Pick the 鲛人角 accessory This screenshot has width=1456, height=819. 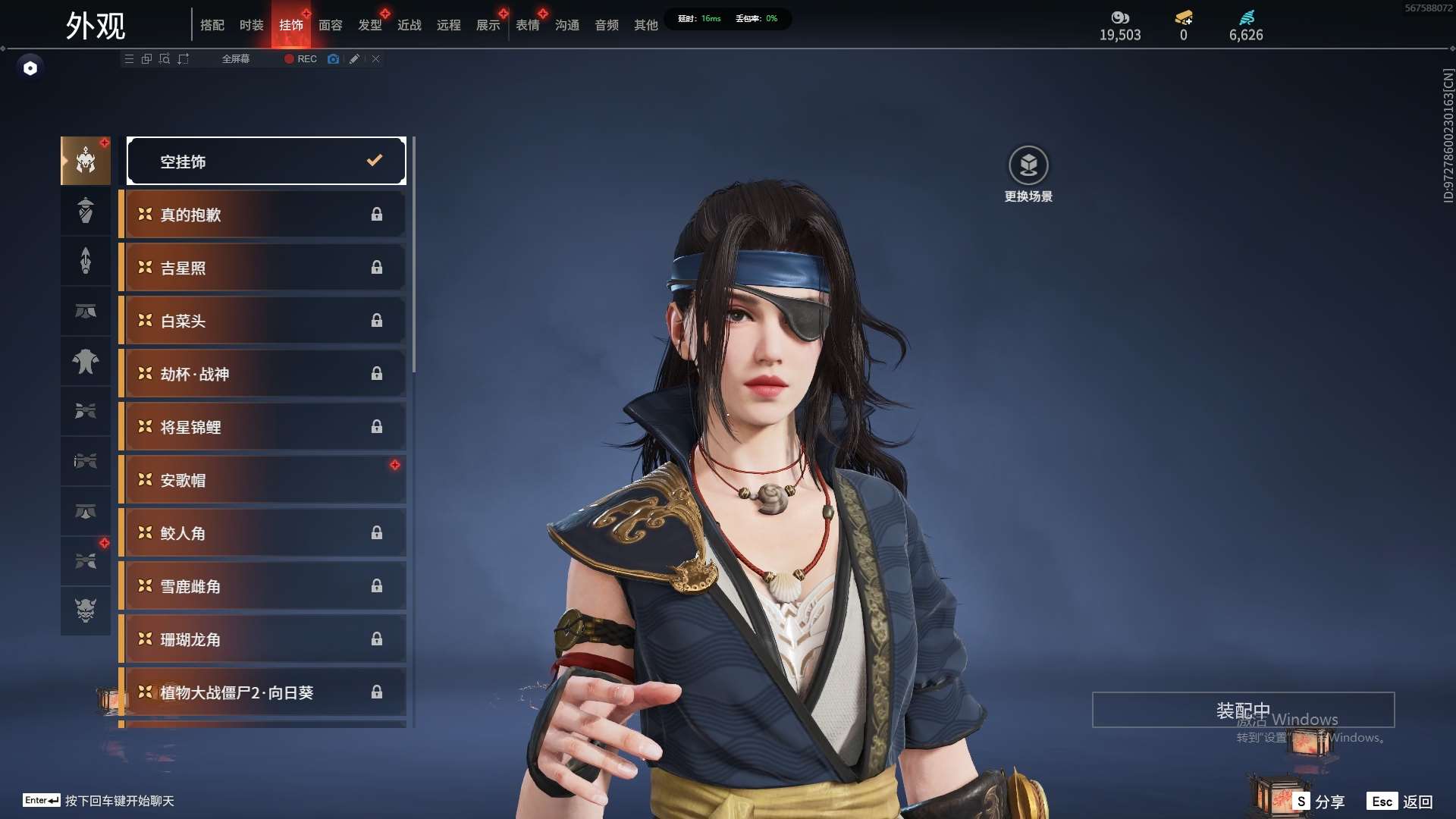(x=264, y=533)
